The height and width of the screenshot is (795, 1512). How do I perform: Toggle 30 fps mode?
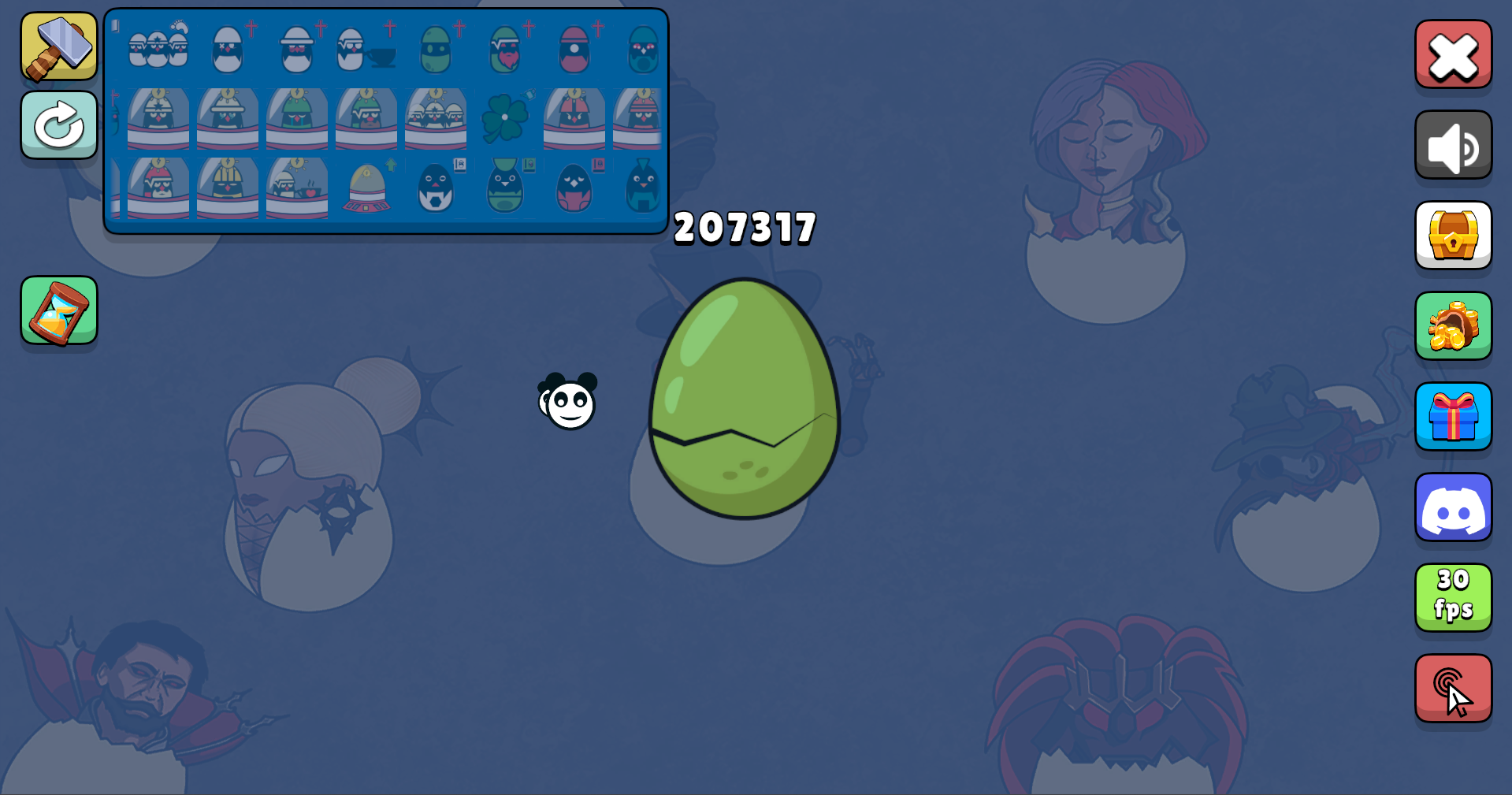coord(1453,597)
